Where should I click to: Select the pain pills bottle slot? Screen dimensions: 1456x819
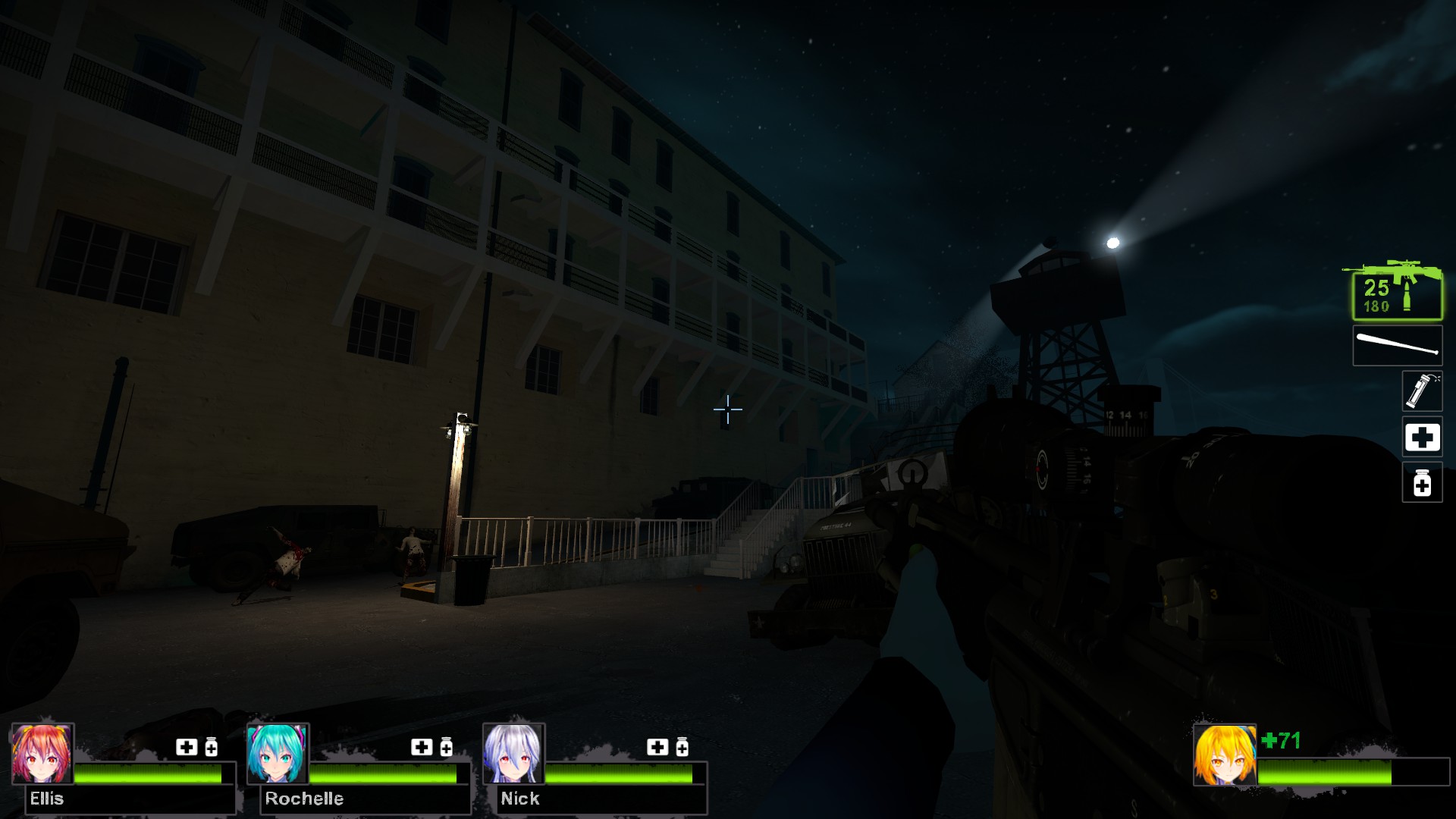point(1421,483)
